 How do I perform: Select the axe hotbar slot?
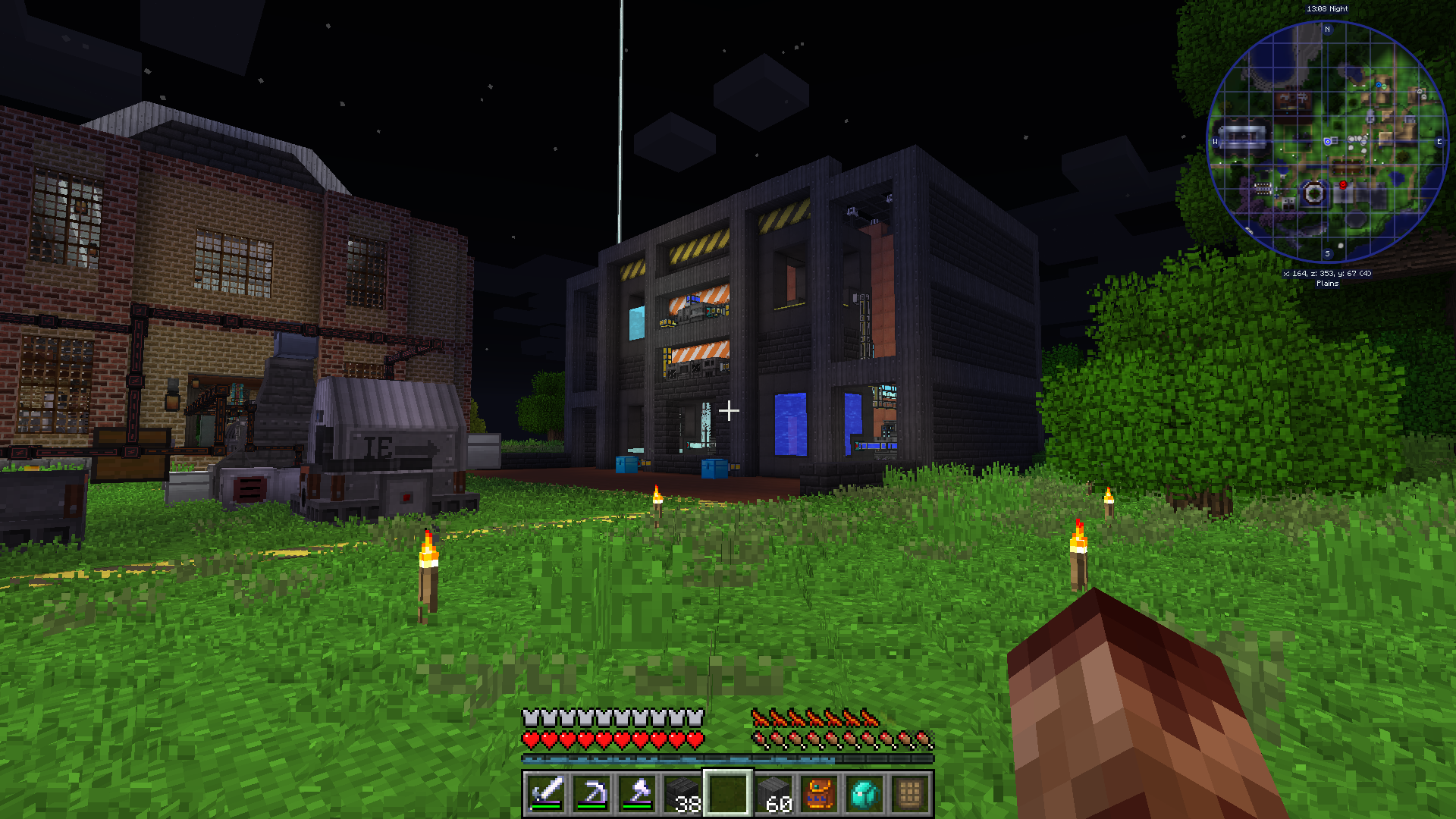(x=637, y=793)
